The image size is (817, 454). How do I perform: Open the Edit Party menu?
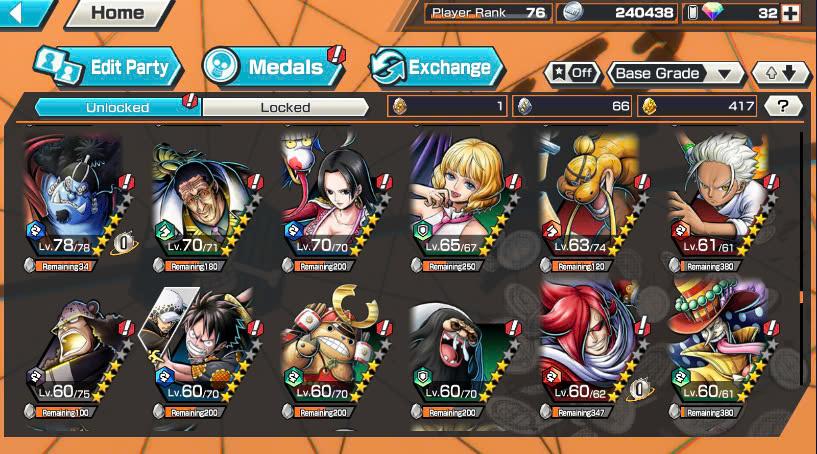click(x=108, y=67)
